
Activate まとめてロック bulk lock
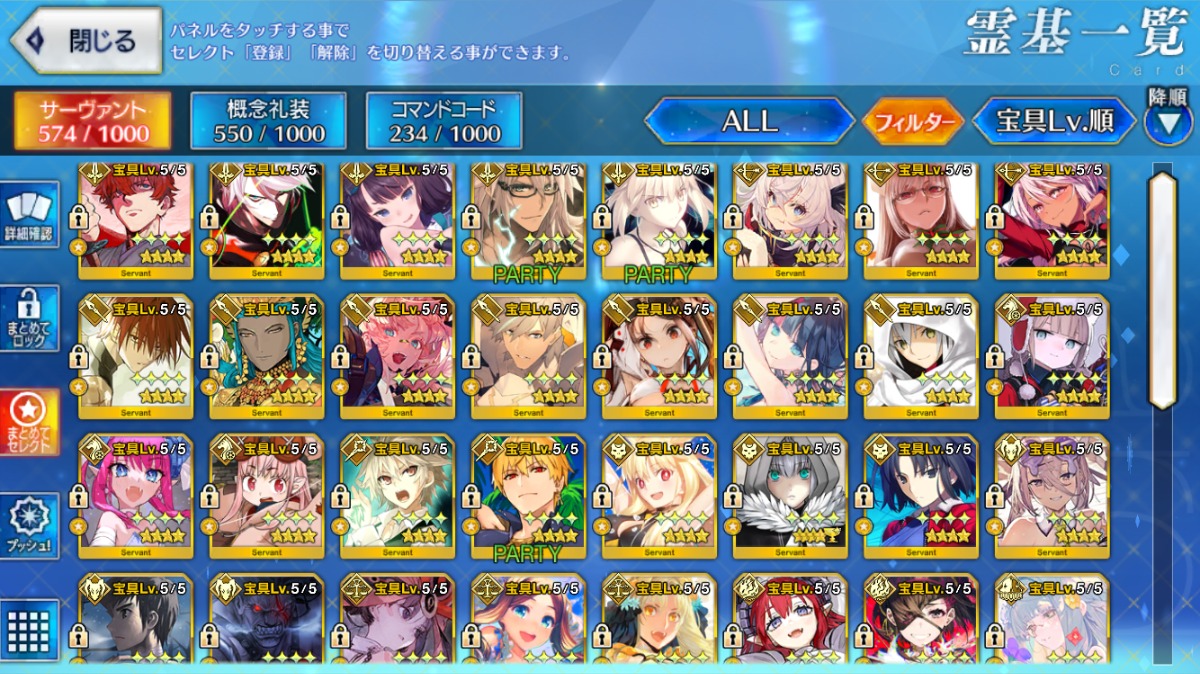[x=29, y=318]
